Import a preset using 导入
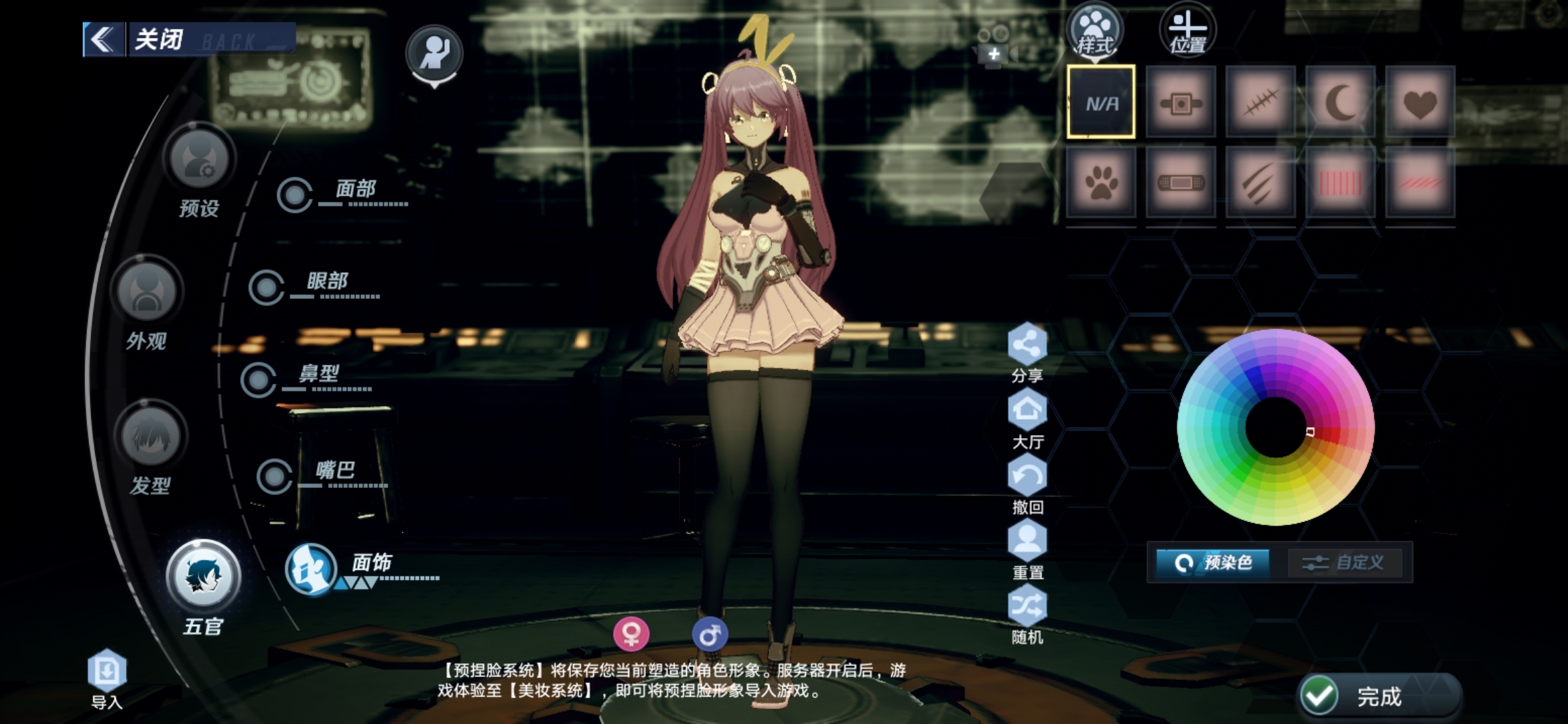1568x724 pixels. click(107, 672)
